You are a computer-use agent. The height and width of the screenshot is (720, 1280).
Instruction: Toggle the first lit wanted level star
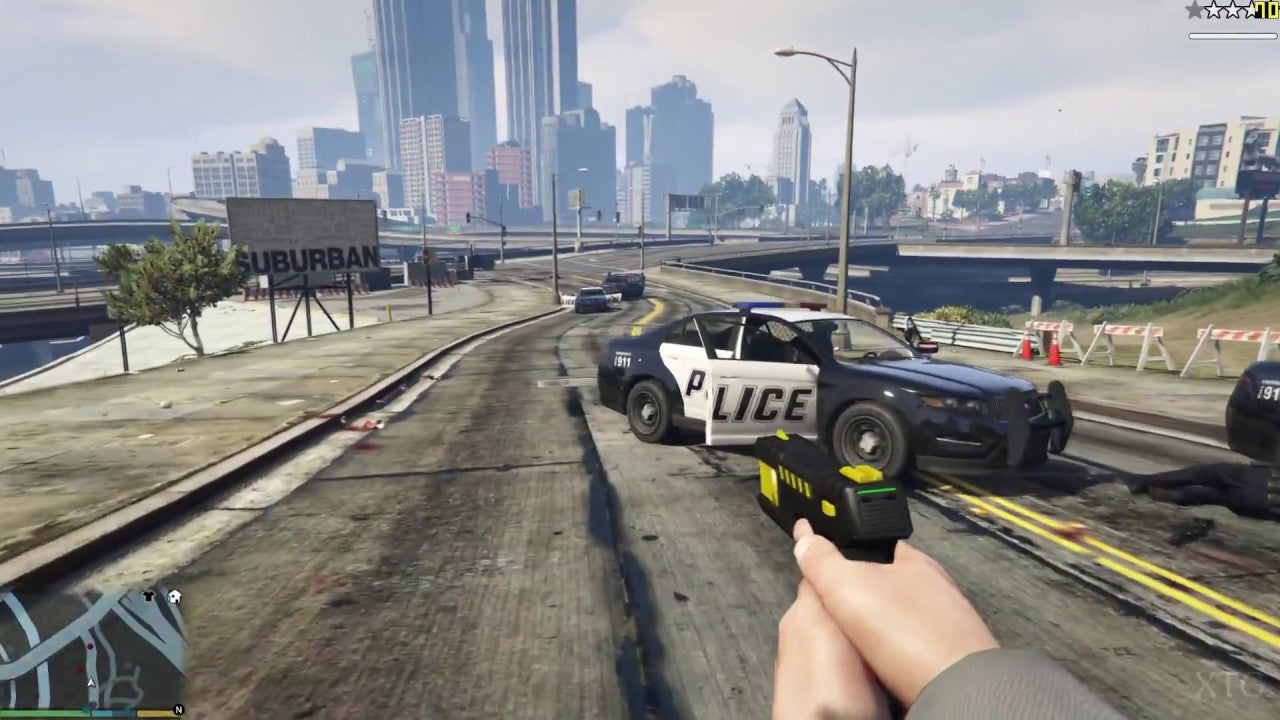click(1193, 10)
